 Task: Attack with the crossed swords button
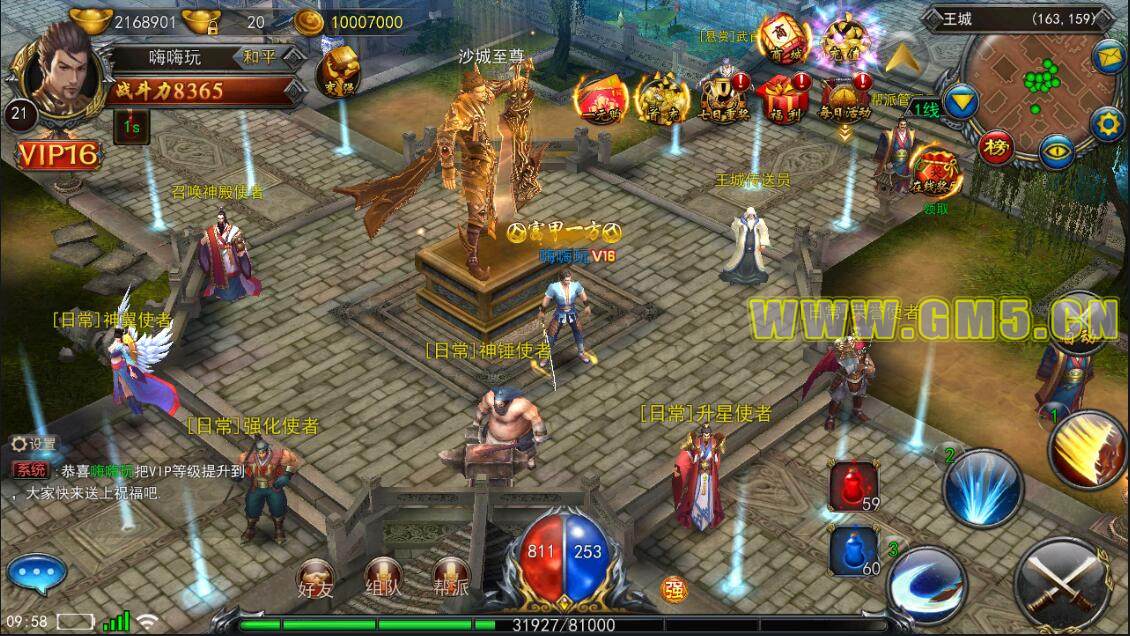click(x=1063, y=582)
